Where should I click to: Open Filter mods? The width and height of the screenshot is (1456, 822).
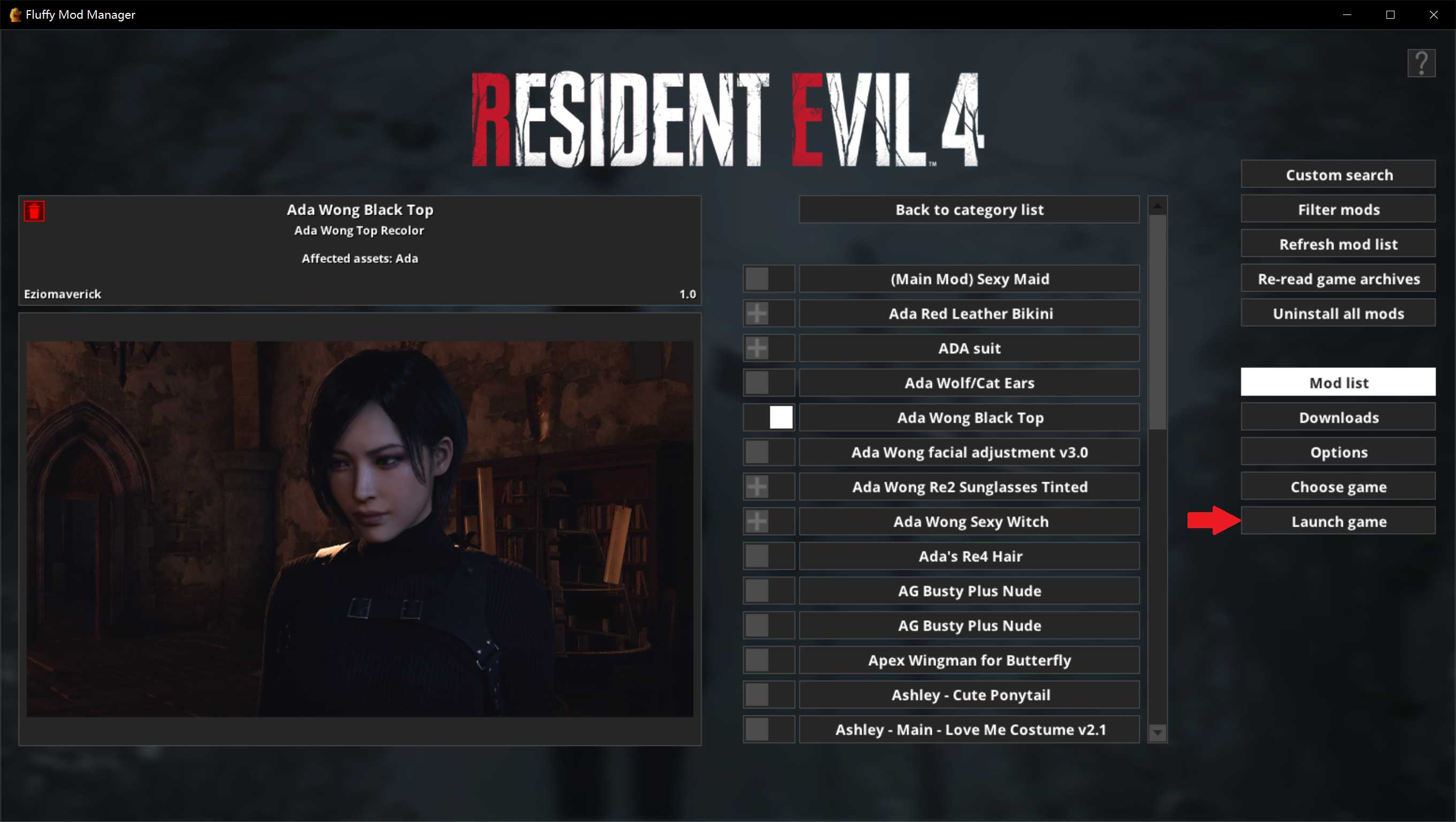(1338, 209)
